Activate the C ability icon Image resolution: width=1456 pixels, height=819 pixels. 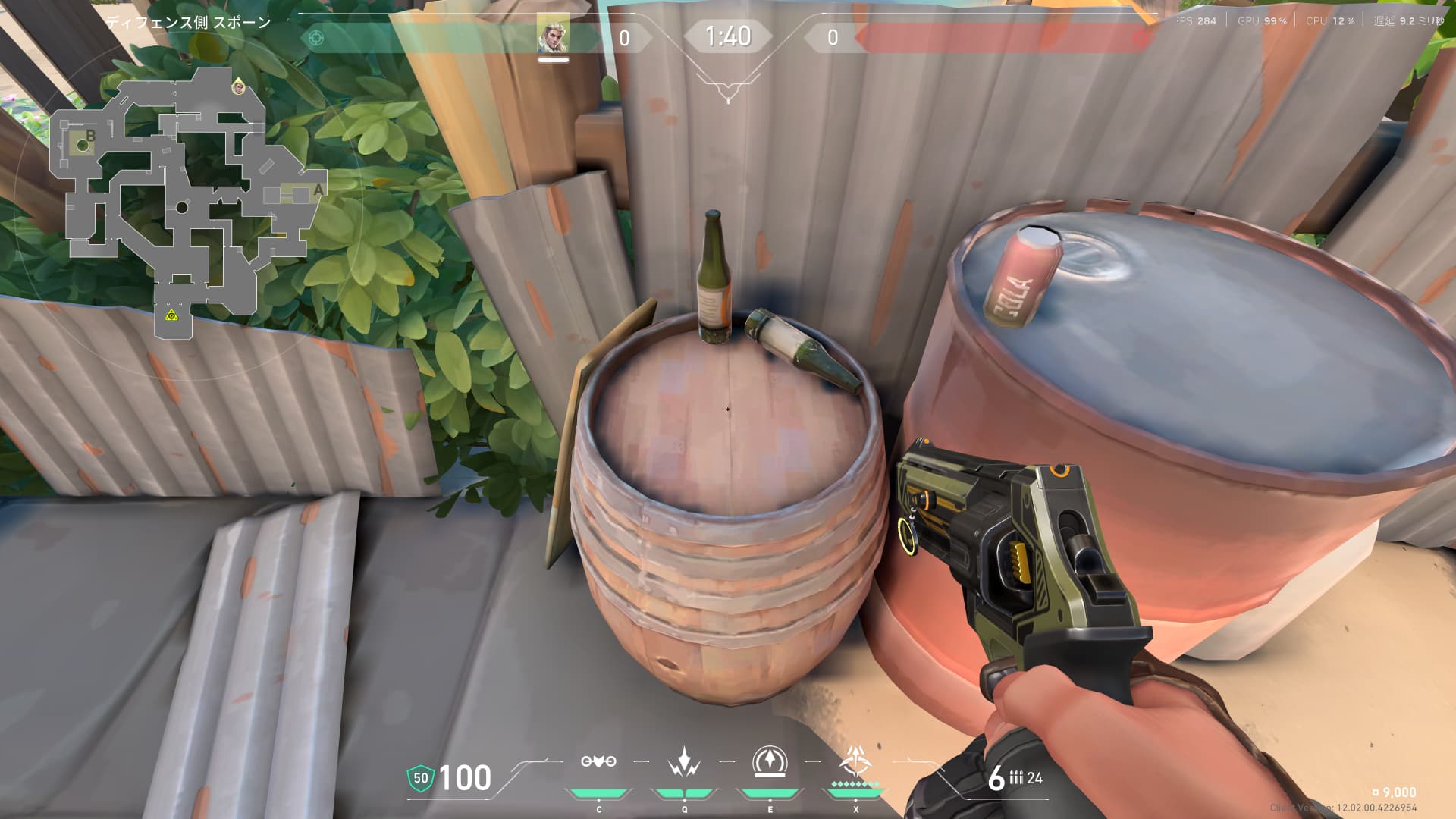598,762
